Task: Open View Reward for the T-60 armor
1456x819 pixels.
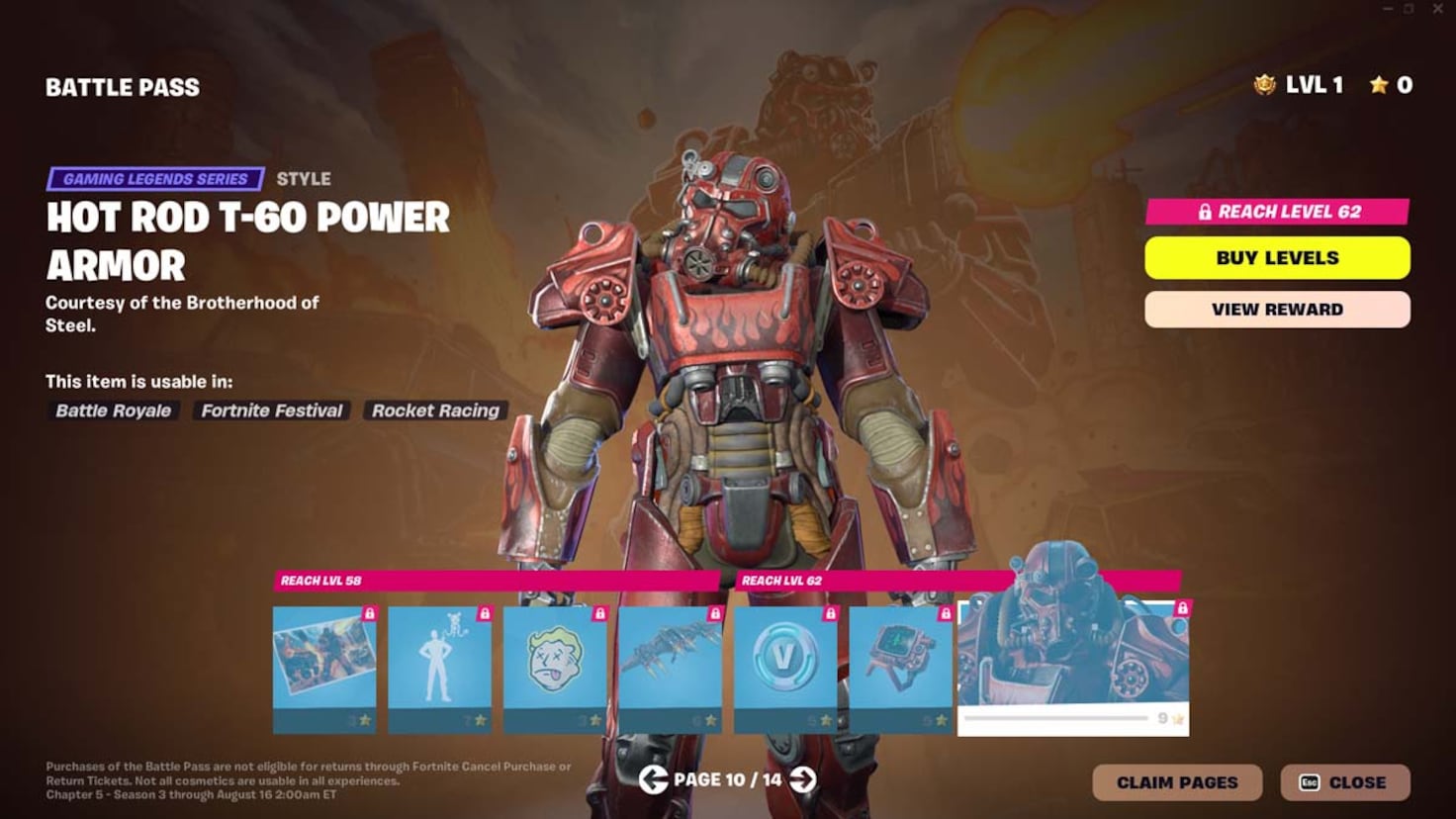Action: point(1277,309)
